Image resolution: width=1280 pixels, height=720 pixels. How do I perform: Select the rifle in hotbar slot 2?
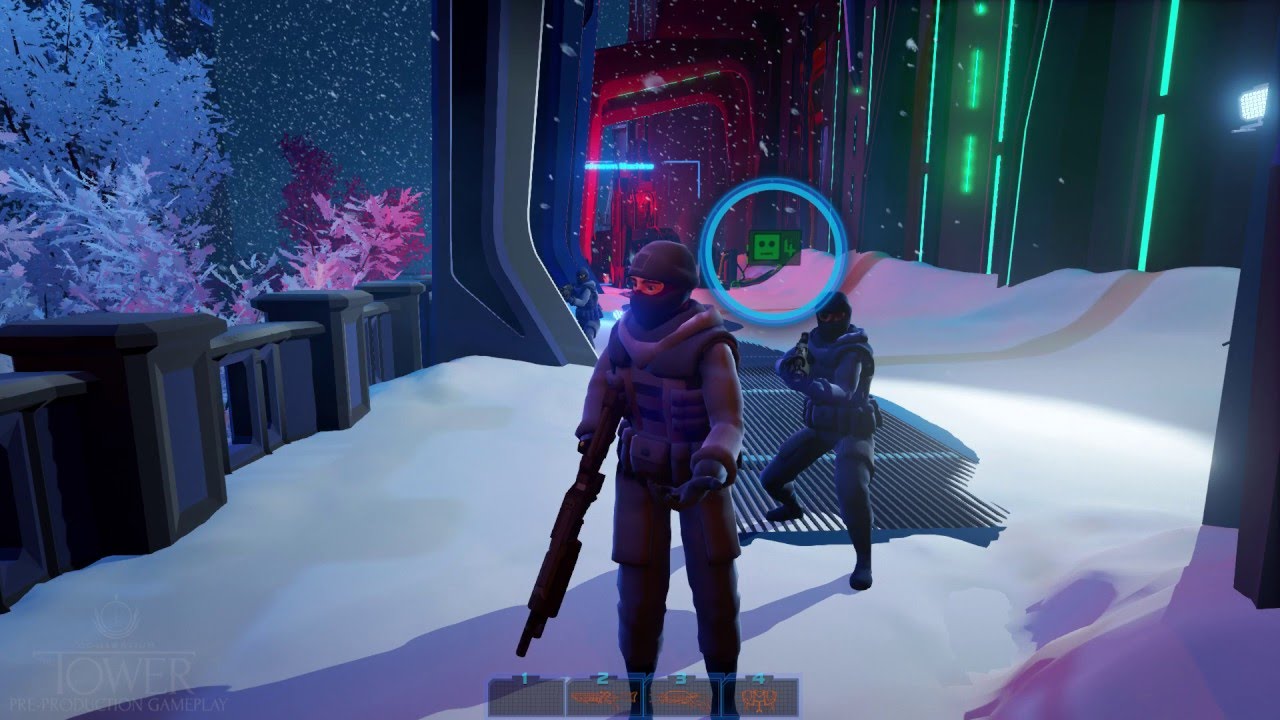point(604,696)
